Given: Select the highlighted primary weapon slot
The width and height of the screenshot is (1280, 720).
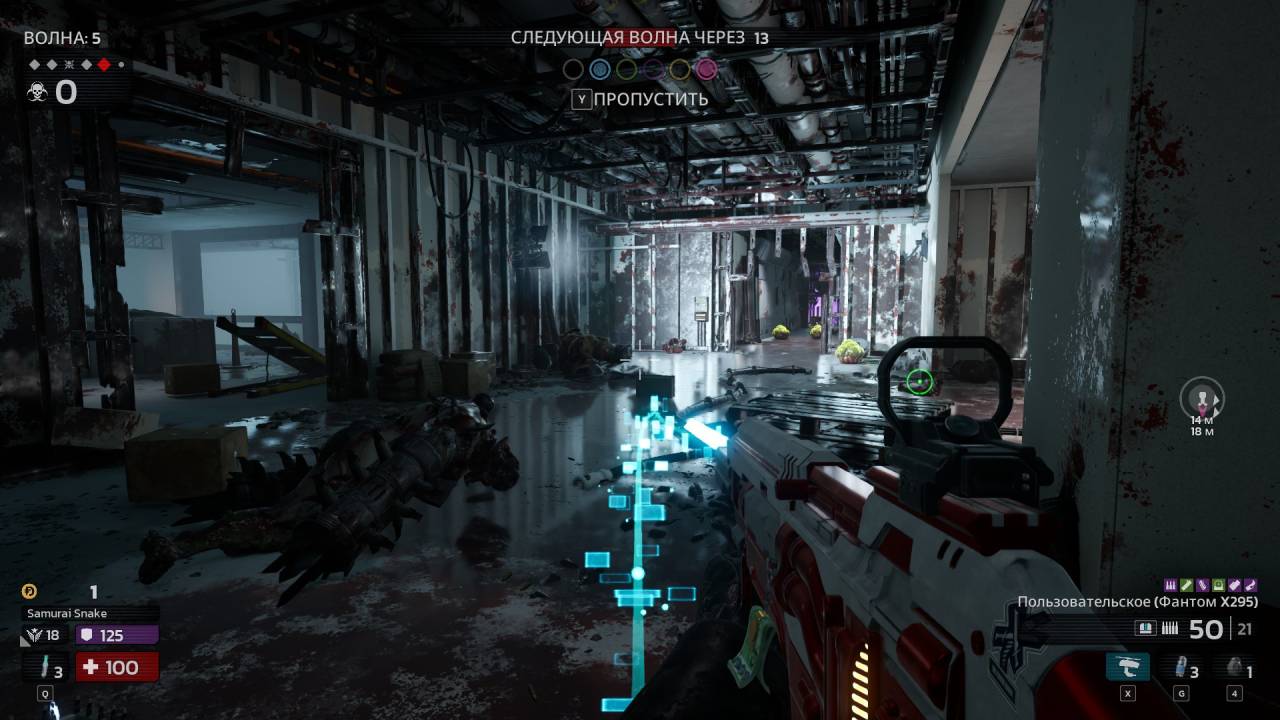Looking at the screenshot, I should [x=1127, y=668].
